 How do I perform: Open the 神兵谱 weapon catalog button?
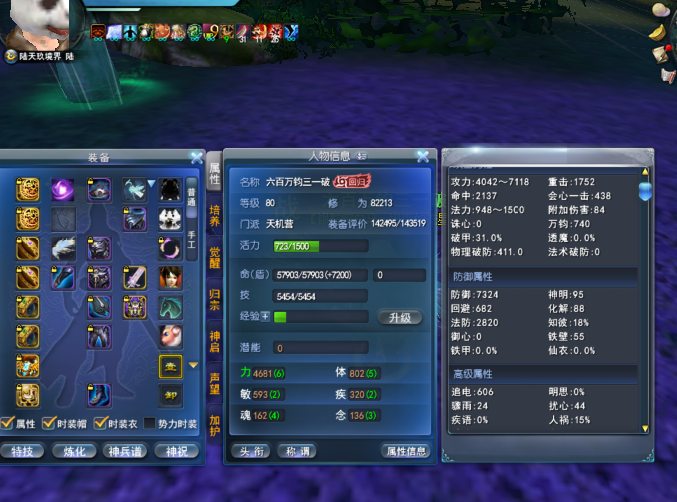click(125, 451)
